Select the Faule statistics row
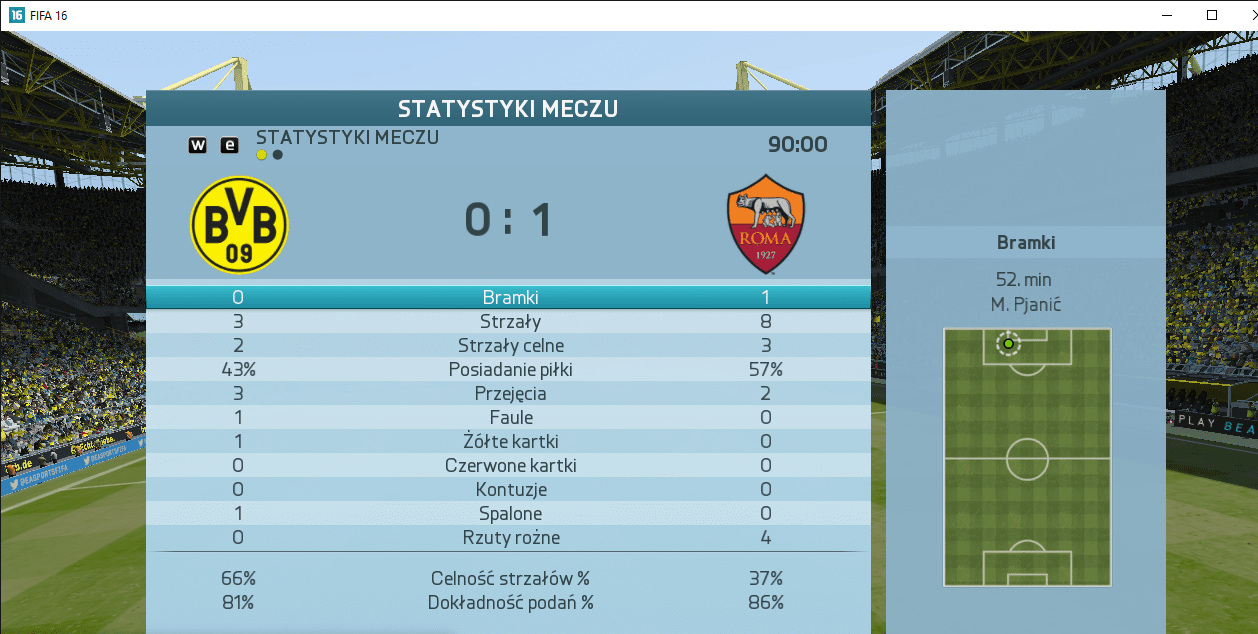 pyautogui.click(x=510, y=417)
